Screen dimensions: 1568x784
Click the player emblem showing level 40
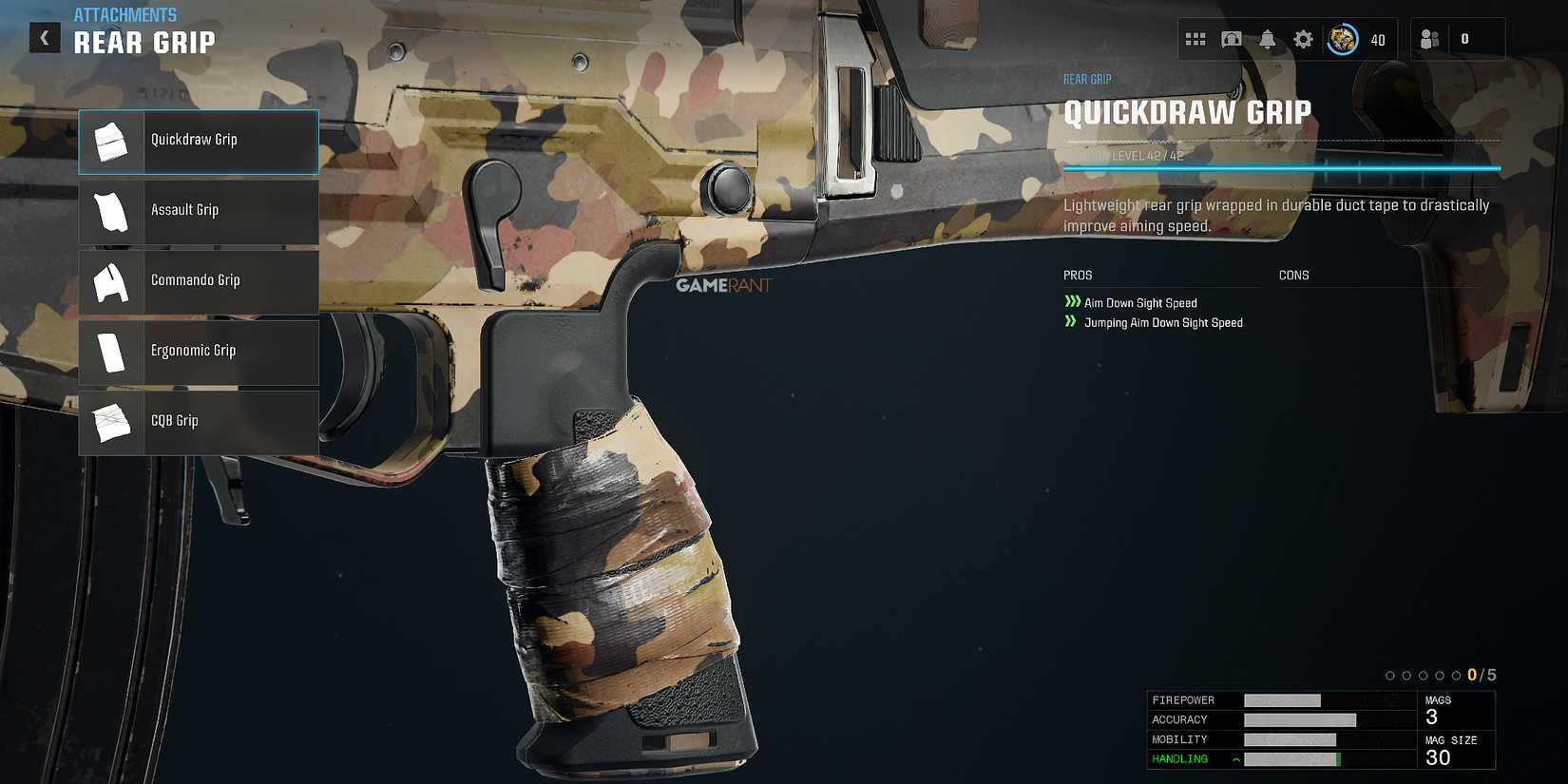tap(1343, 39)
